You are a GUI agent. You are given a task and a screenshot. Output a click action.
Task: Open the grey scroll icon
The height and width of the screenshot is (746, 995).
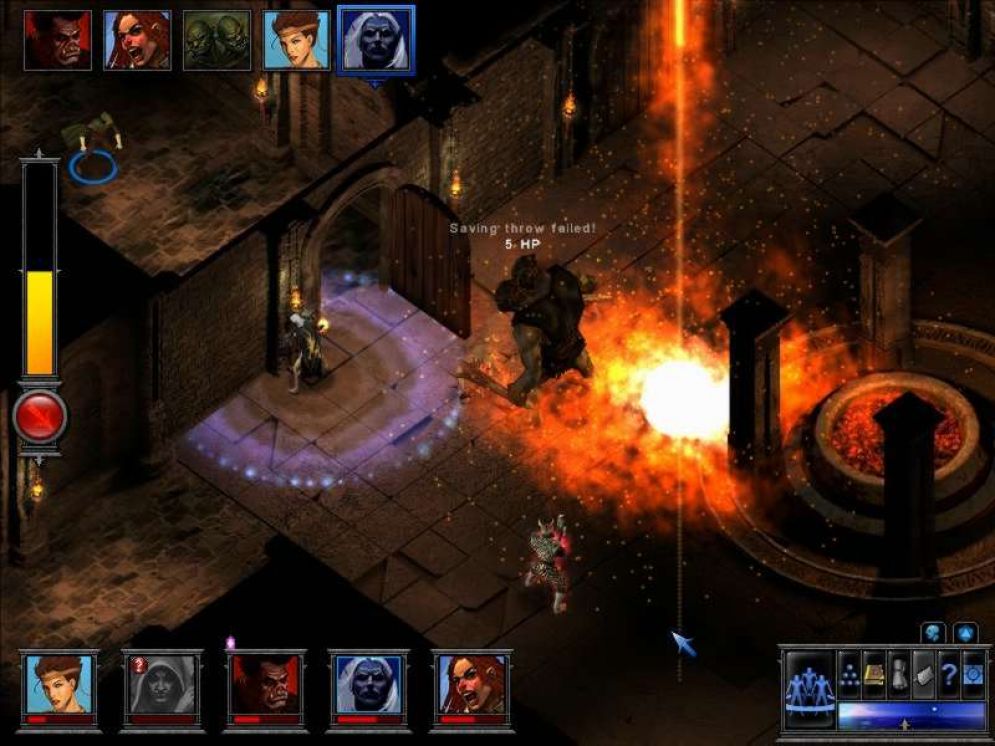click(x=923, y=674)
